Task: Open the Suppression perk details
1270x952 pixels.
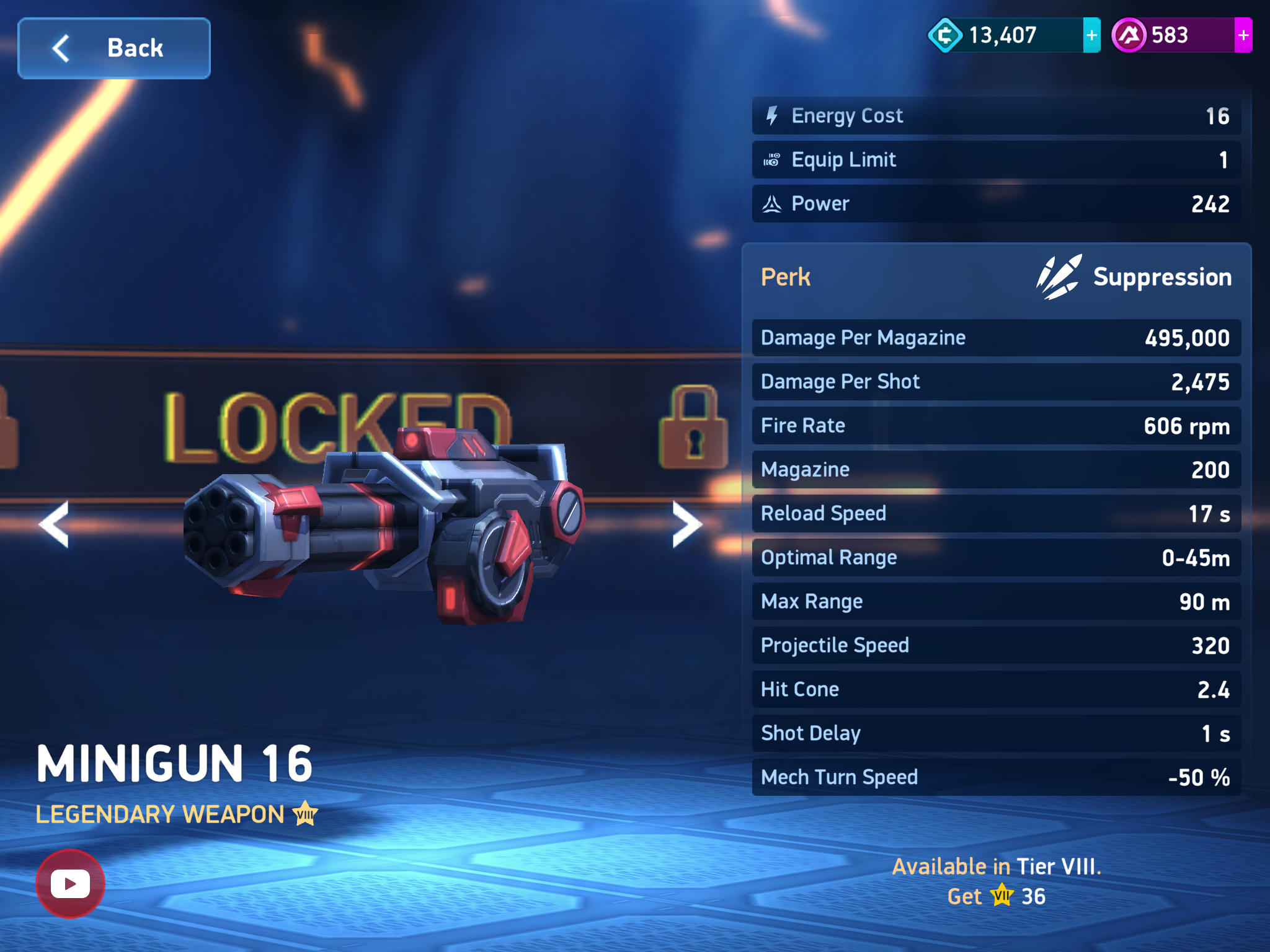Action: pyautogui.click(x=1134, y=277)
